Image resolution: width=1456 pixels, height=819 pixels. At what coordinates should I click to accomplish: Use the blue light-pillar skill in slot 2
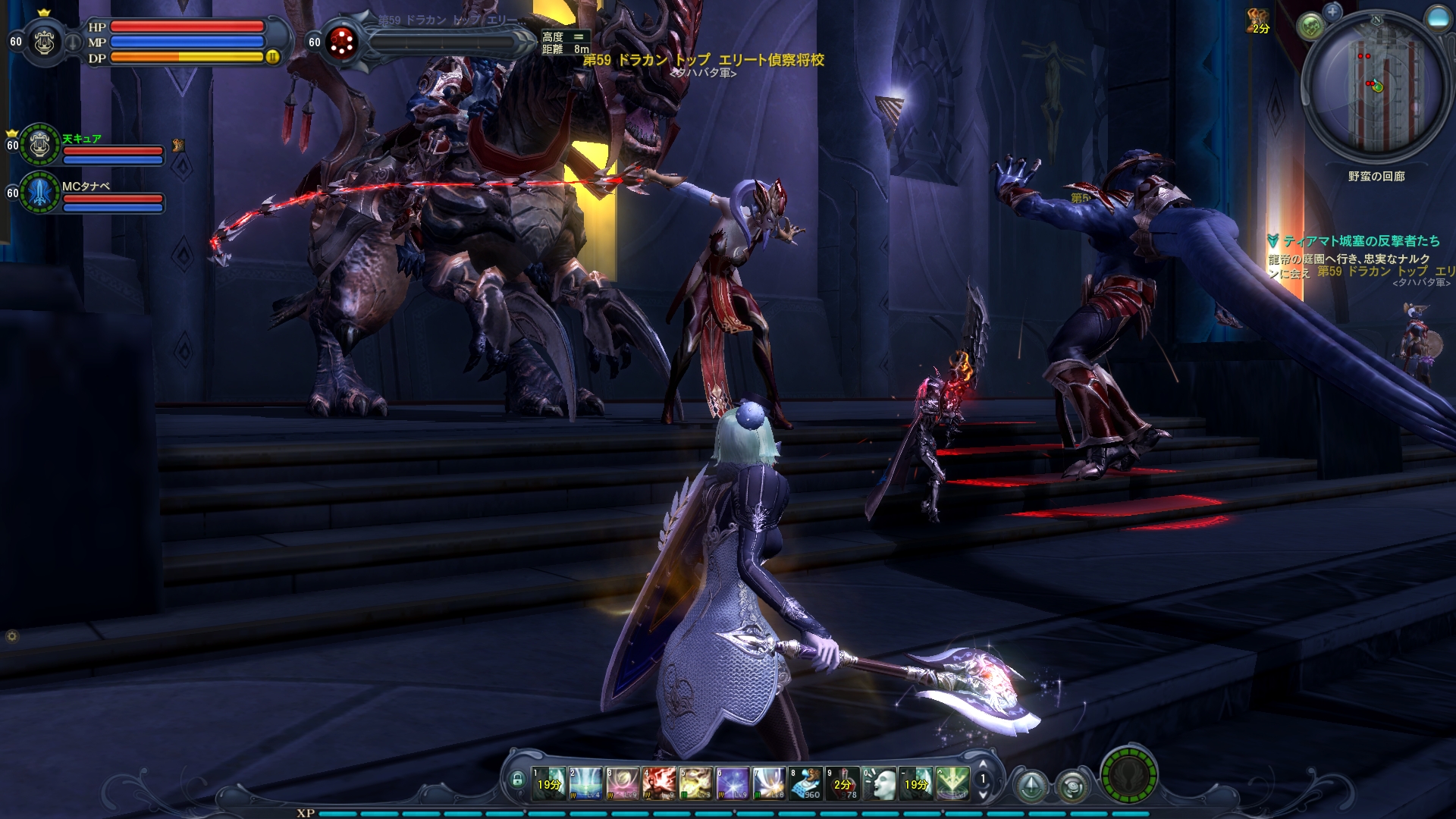(x=585, y=783)
